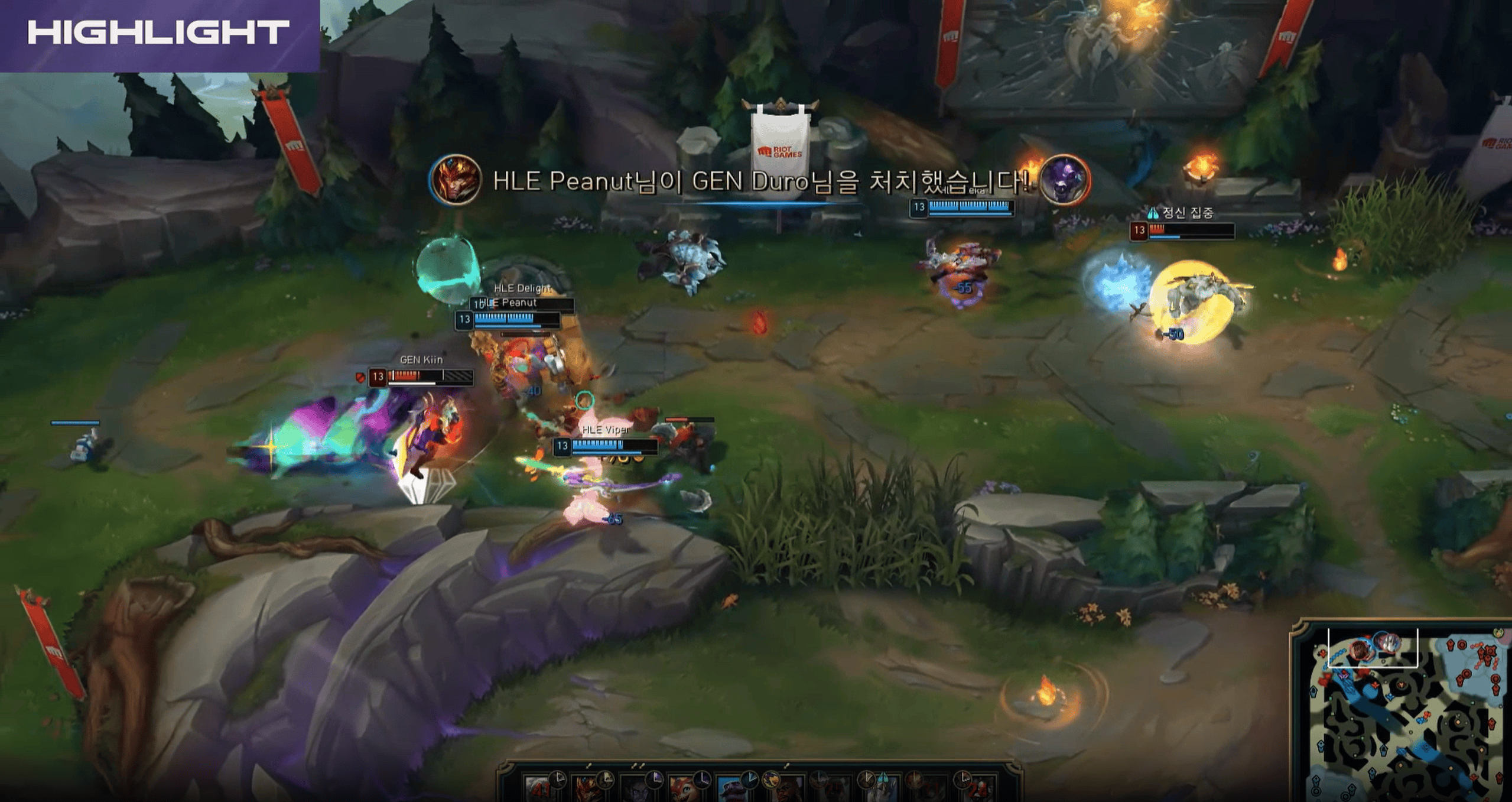
Task: Click the purple-and-yellow round ability icon
Action: coord(770,779)
